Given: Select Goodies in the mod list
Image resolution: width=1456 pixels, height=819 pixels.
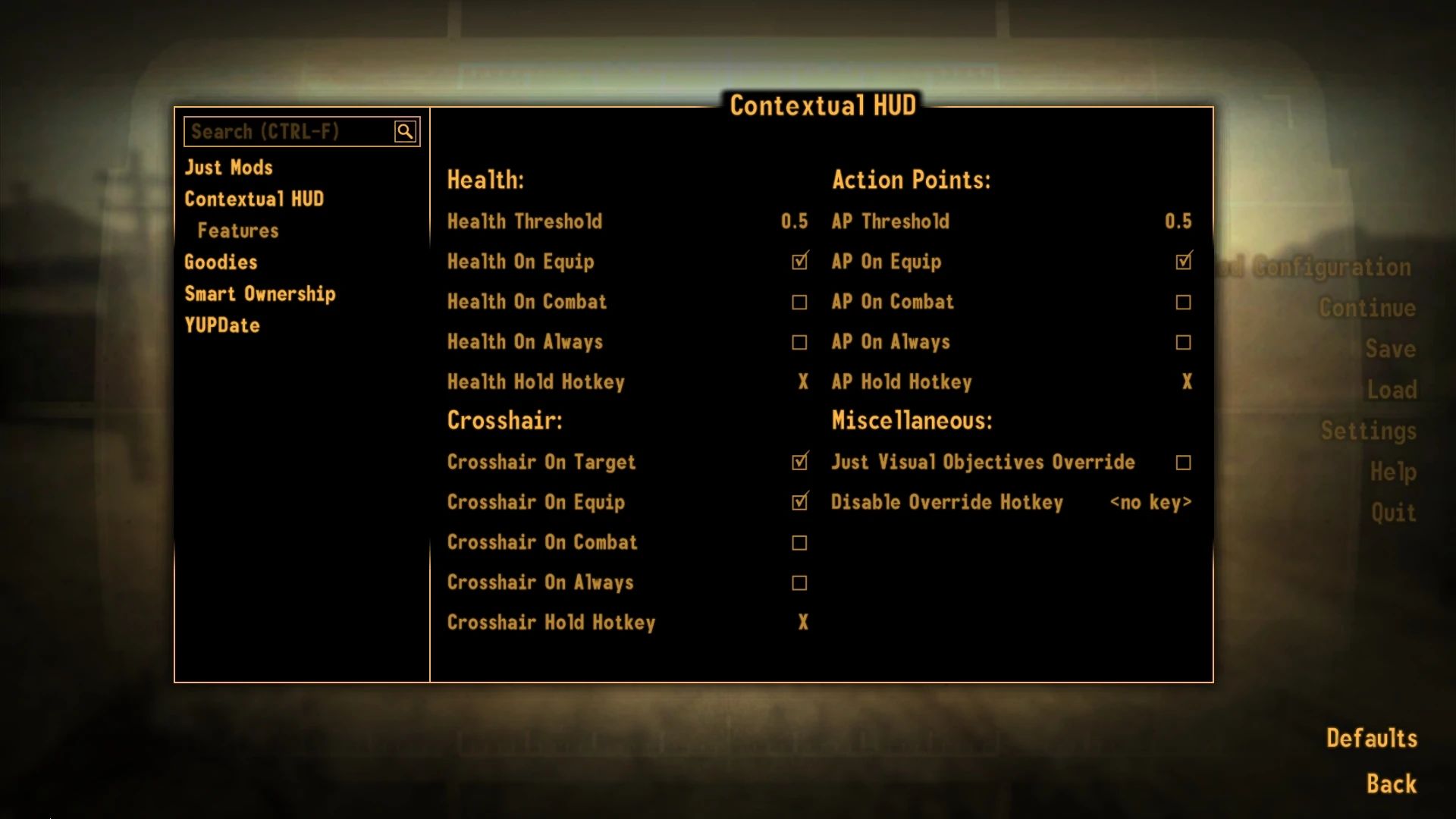Looking at the screenshot, I should (x=221, y=262).
